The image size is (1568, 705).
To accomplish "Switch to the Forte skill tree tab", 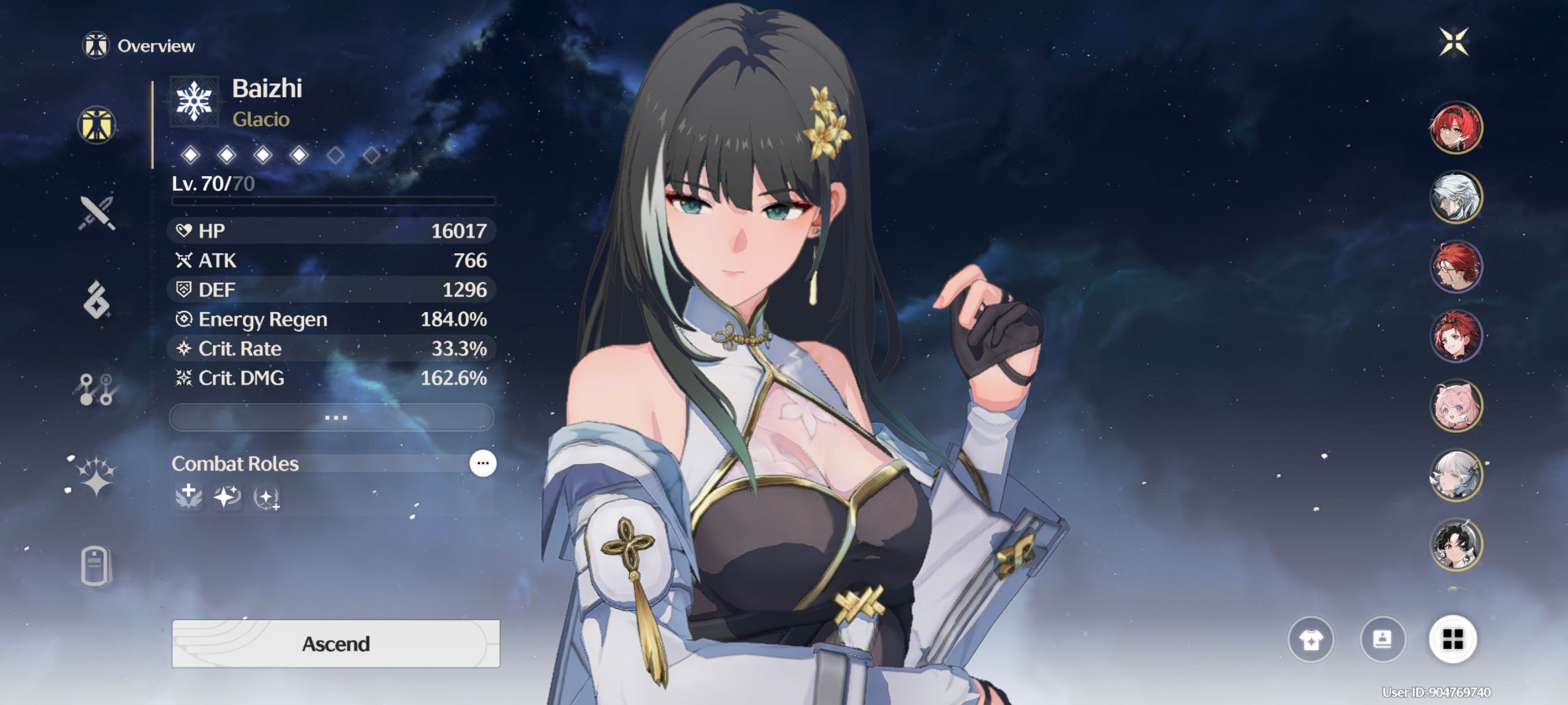I will click(x=96, y=388).
